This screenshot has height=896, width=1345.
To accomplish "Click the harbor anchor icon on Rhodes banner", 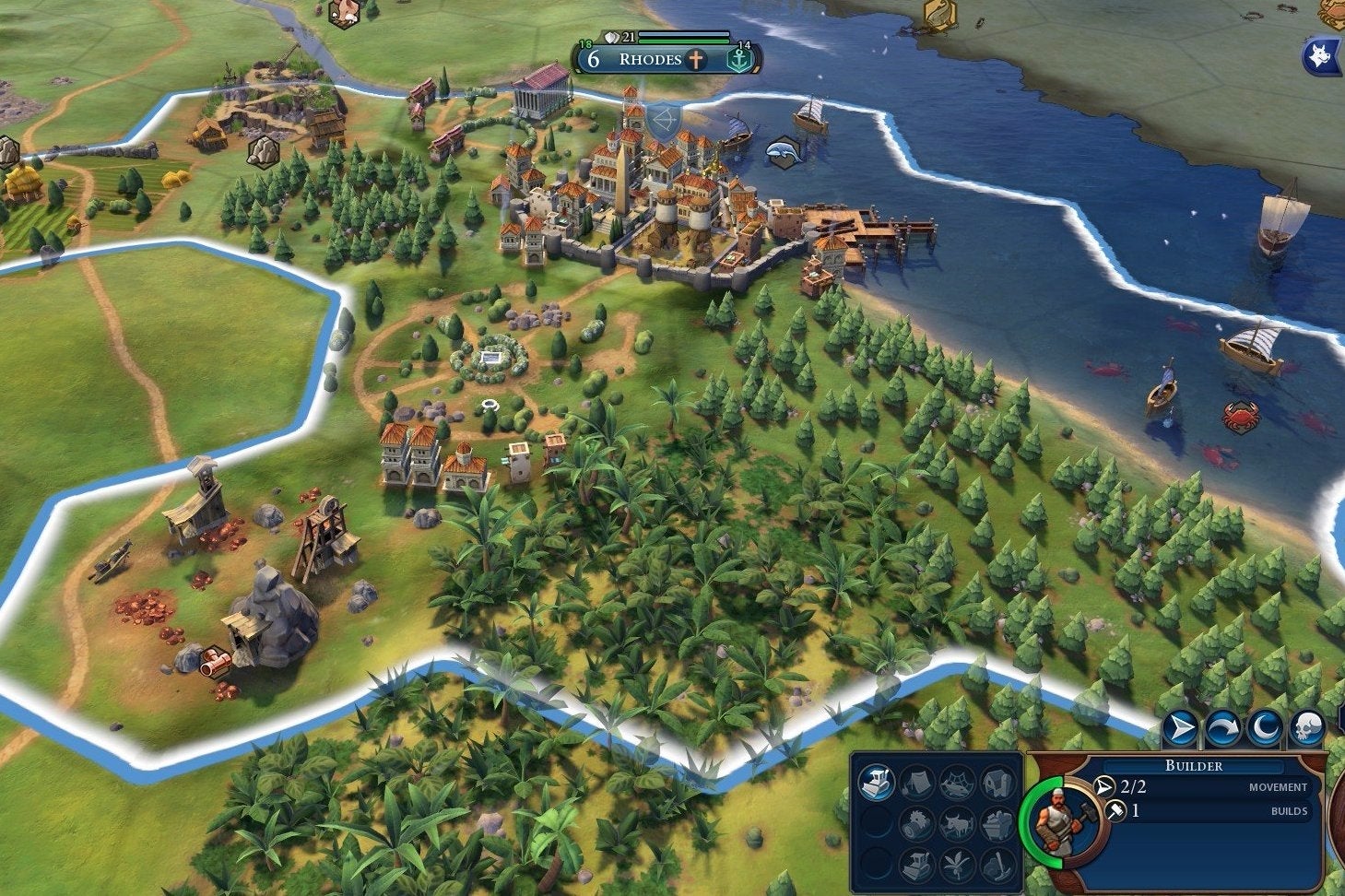I will 740,58.
